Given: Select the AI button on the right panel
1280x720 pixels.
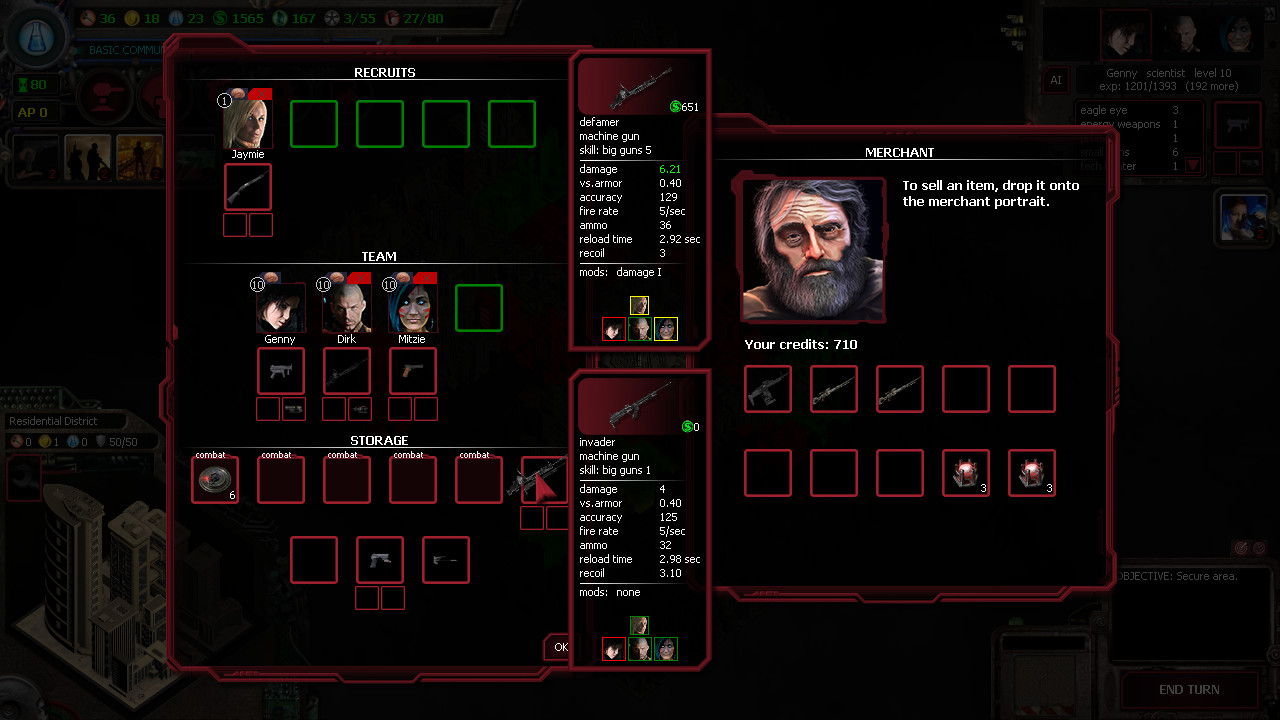Looking at the screenshot, I should (x=1056, y=80).
